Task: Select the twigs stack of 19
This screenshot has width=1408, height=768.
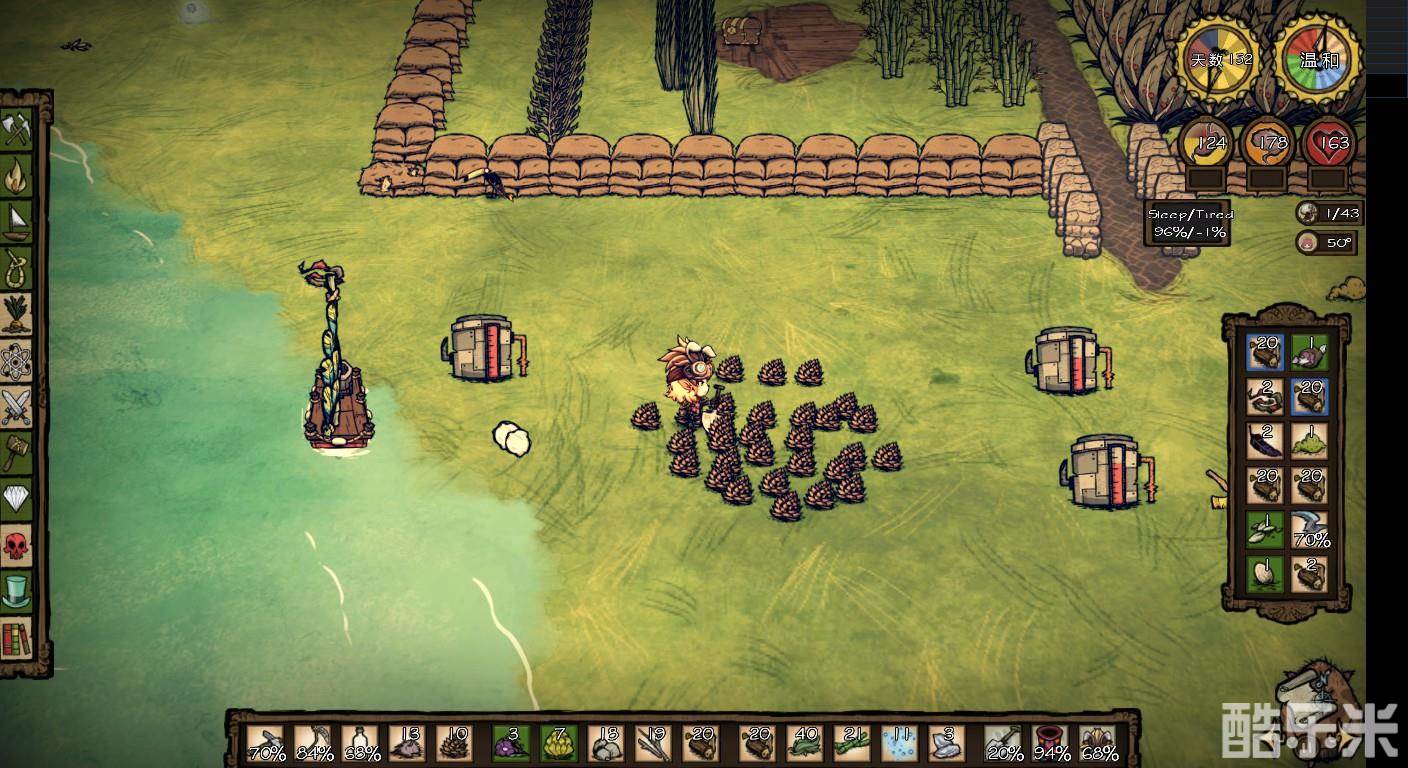Action: 652,744
